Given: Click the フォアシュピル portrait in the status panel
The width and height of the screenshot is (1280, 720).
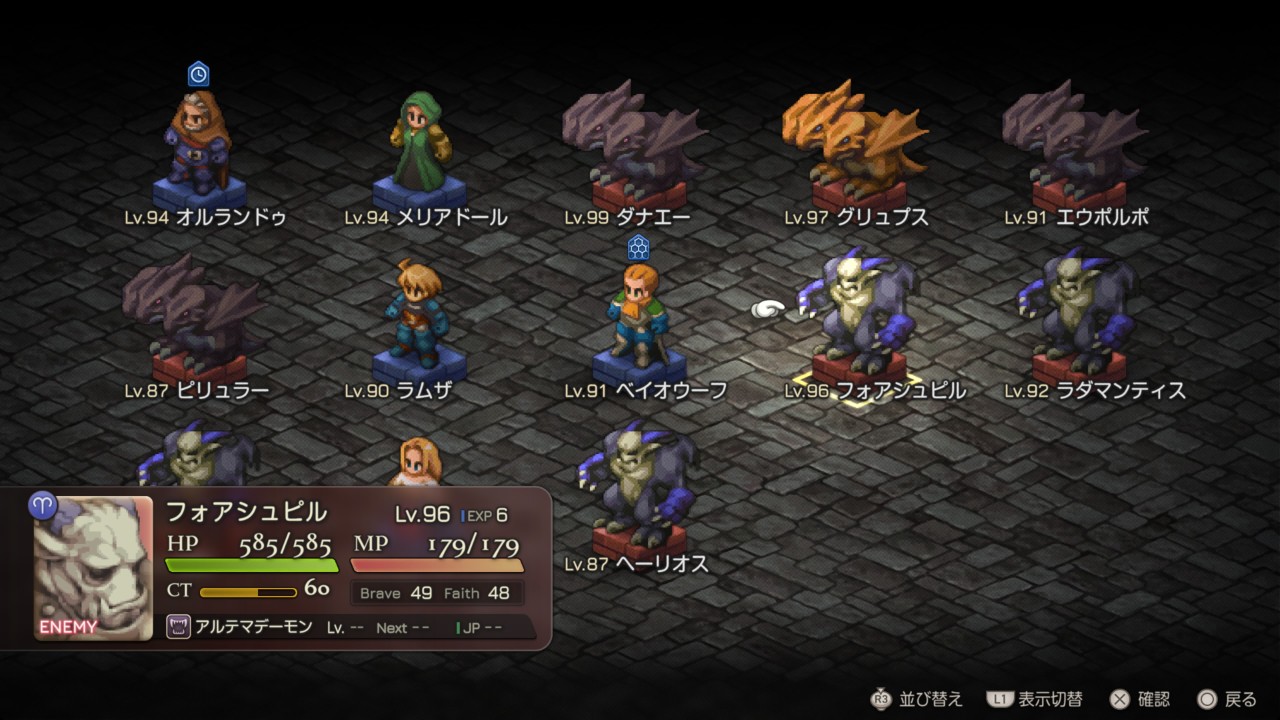Looking at the screenshot, I should tap(93, 568).
